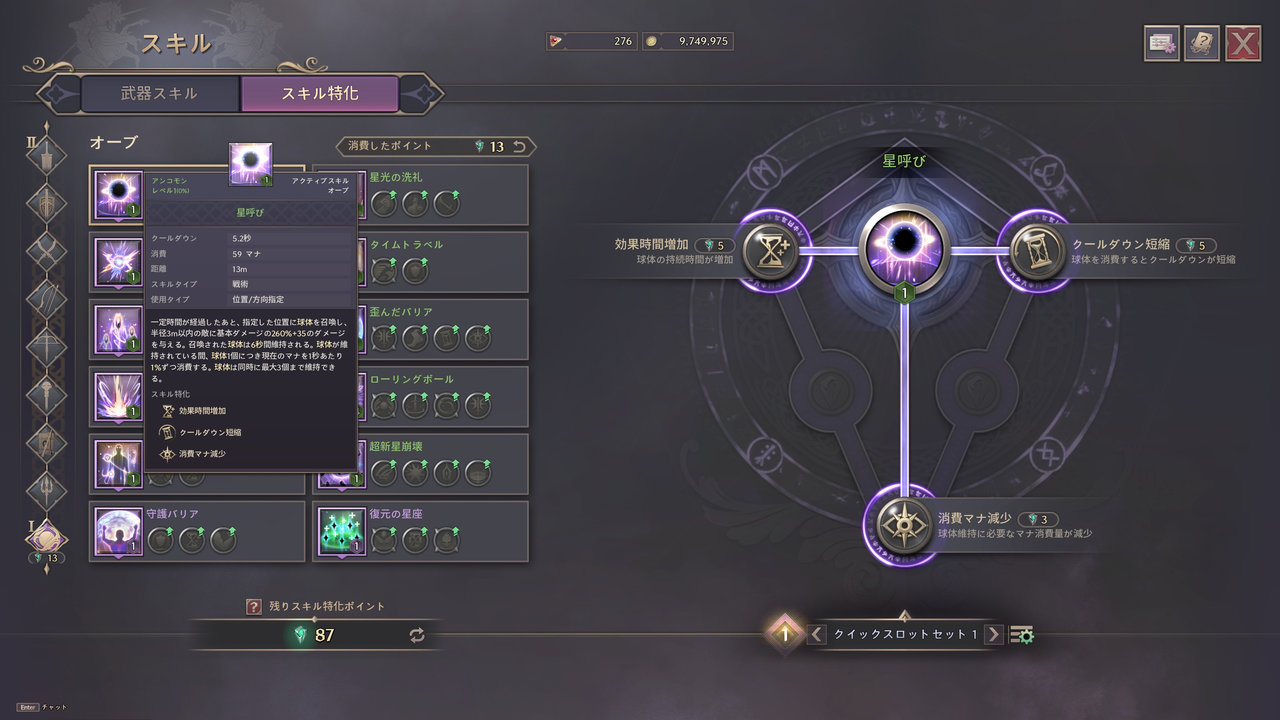Refresh remaining skill specialization points
Screen dimensions: 1280x720
click(x=417, y=635)
